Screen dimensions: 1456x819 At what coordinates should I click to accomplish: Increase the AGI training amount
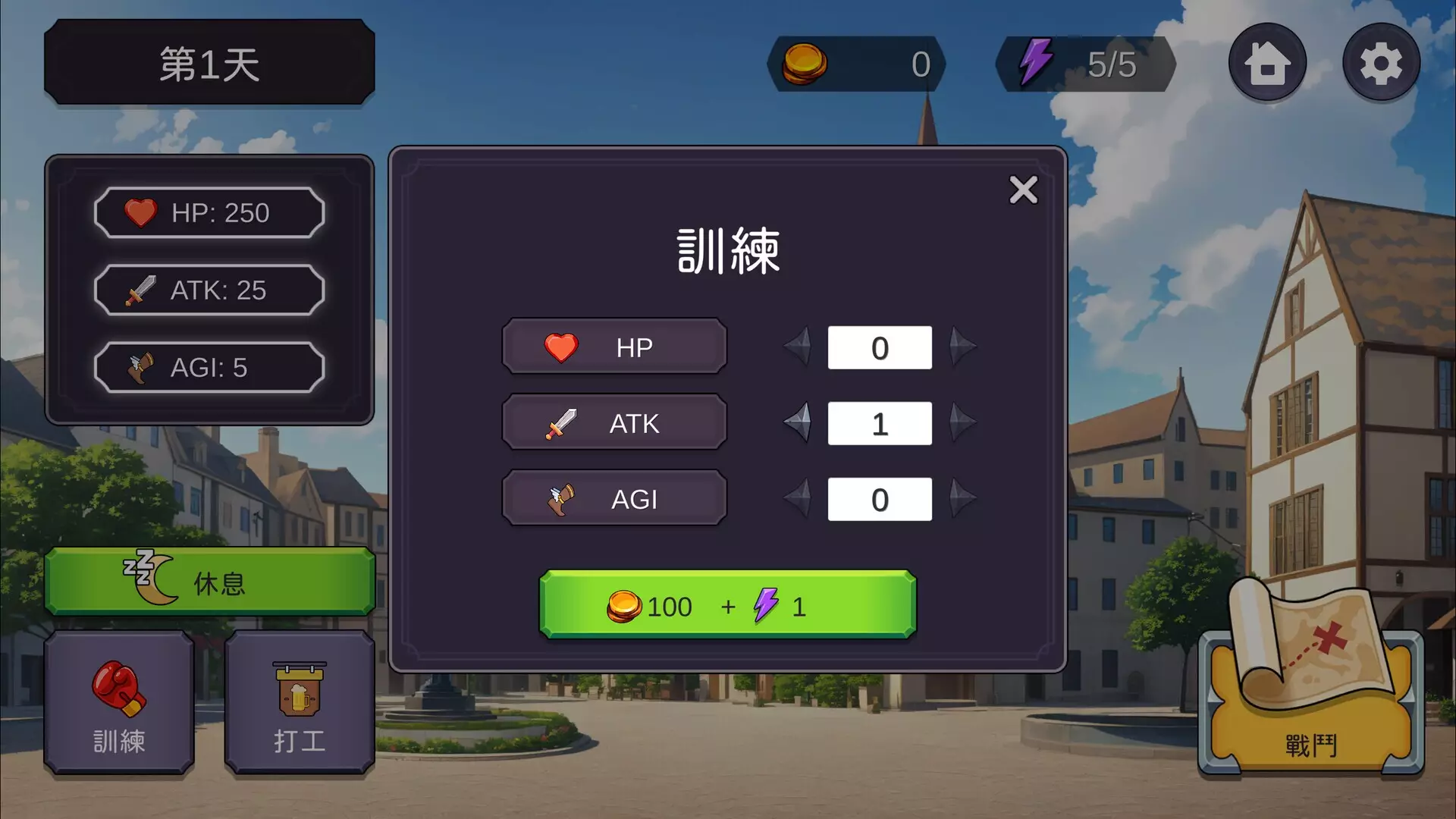tap(962, 498)
